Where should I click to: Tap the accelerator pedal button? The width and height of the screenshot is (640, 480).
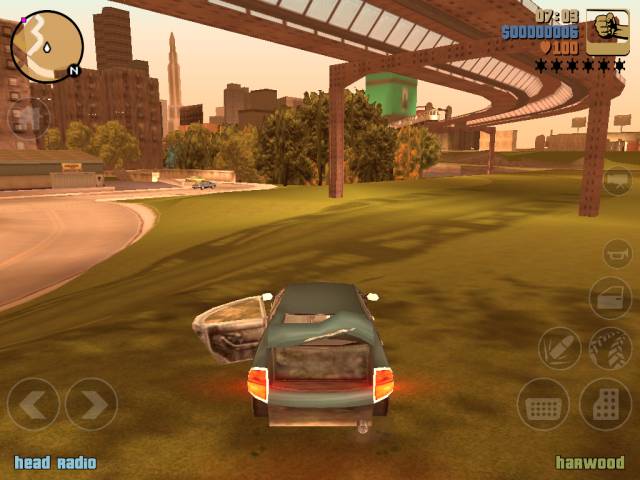point(605,404)
